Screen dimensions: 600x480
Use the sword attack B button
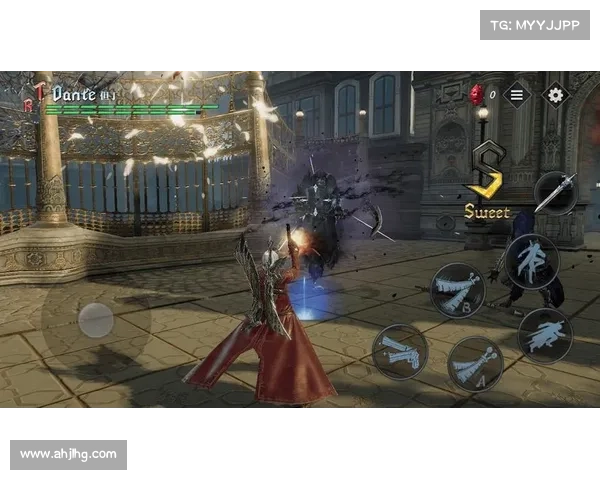tap(459, 290)
